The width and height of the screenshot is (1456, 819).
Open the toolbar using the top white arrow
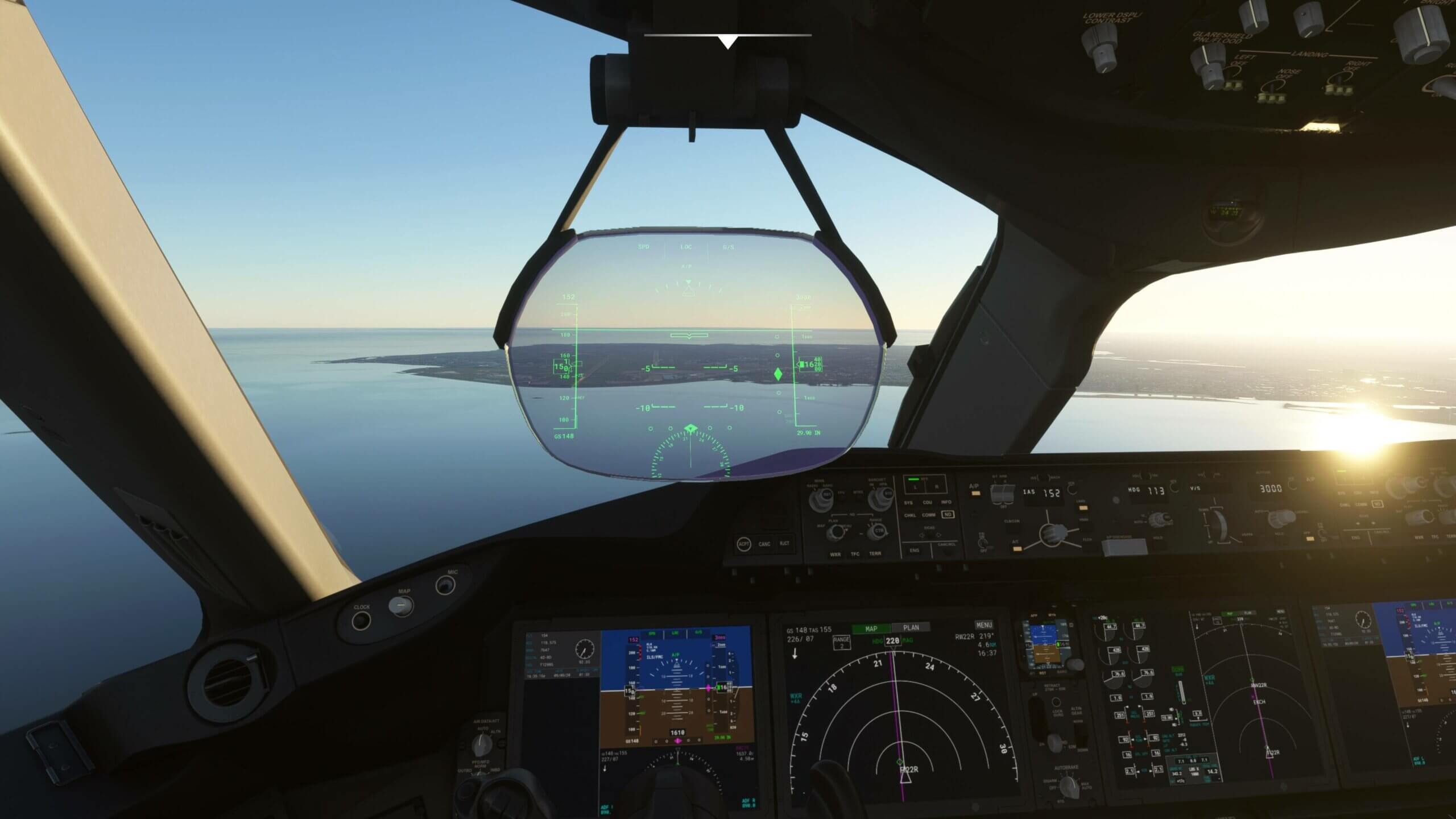pos(727,42)
